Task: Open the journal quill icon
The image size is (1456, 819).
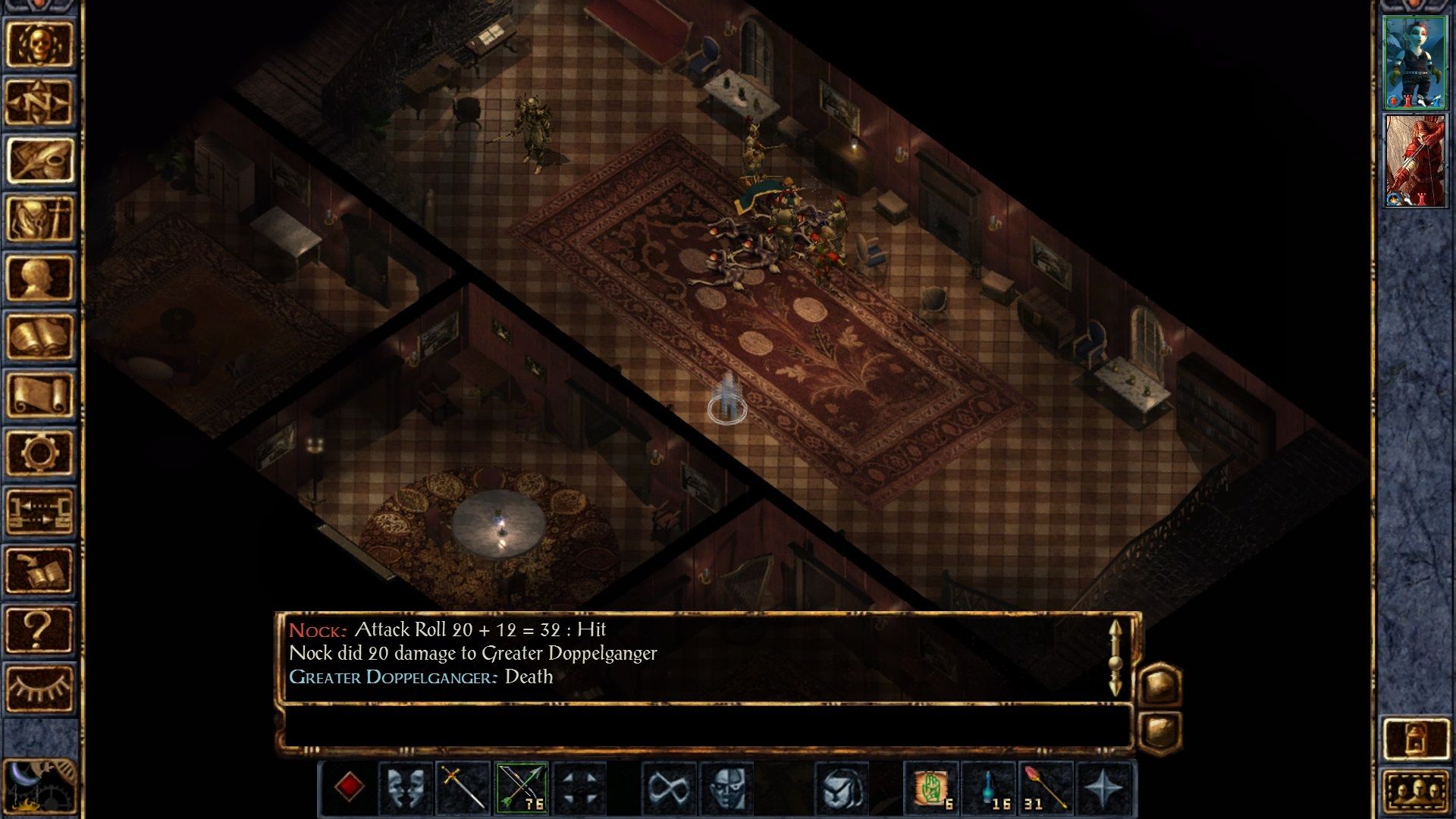Action: (x=39, y=161)
